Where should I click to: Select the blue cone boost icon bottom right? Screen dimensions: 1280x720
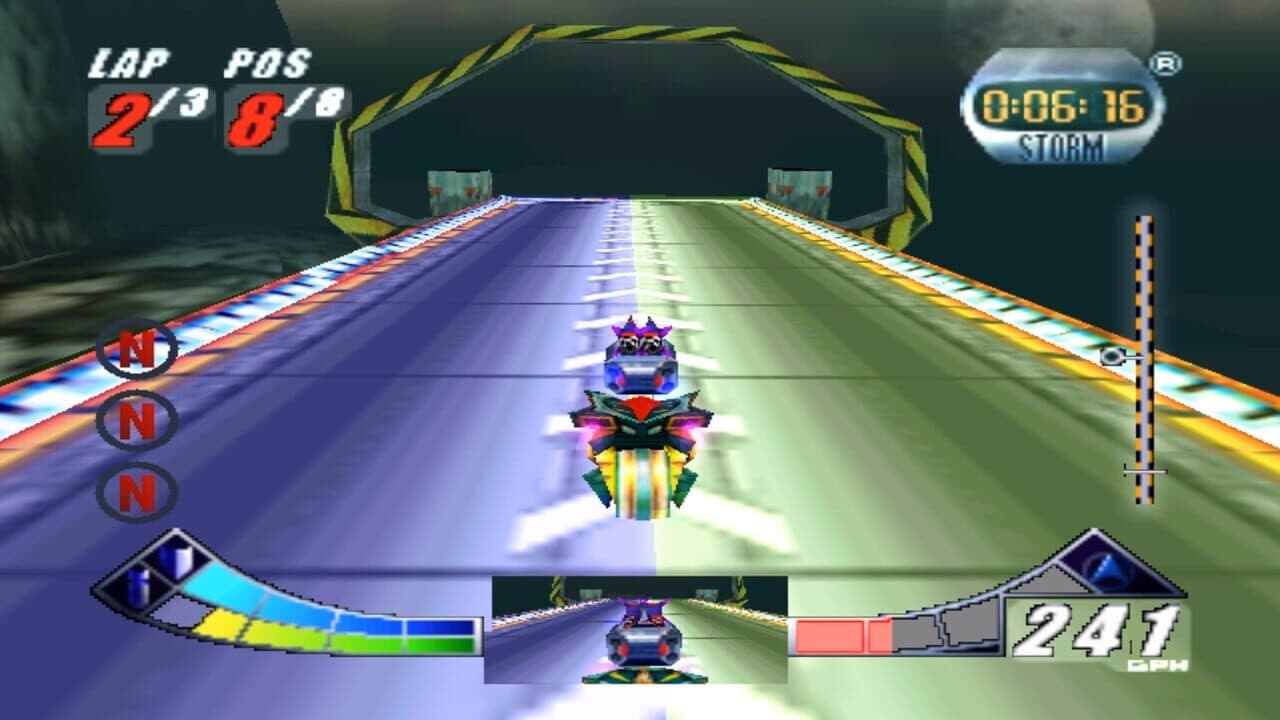[x=1108, y=572]
